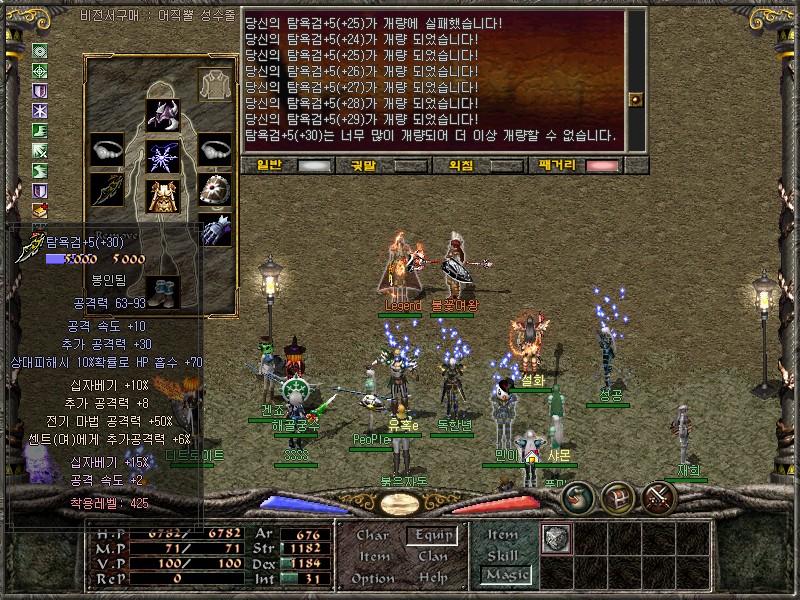Select the equipped greed sword weapon slot

[x=106, y=191]
